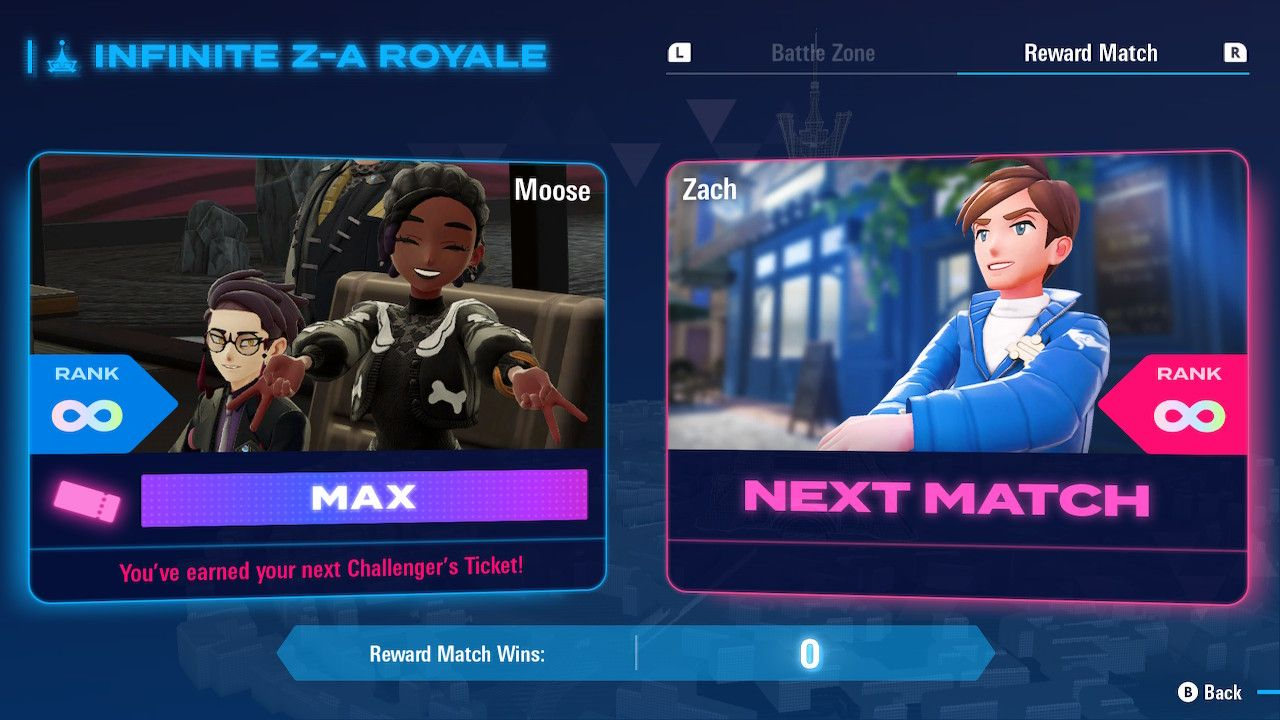Screen dimensions: 1280x720
Task: Go Back from the Royale screen
Action: tap(1210, 692)
